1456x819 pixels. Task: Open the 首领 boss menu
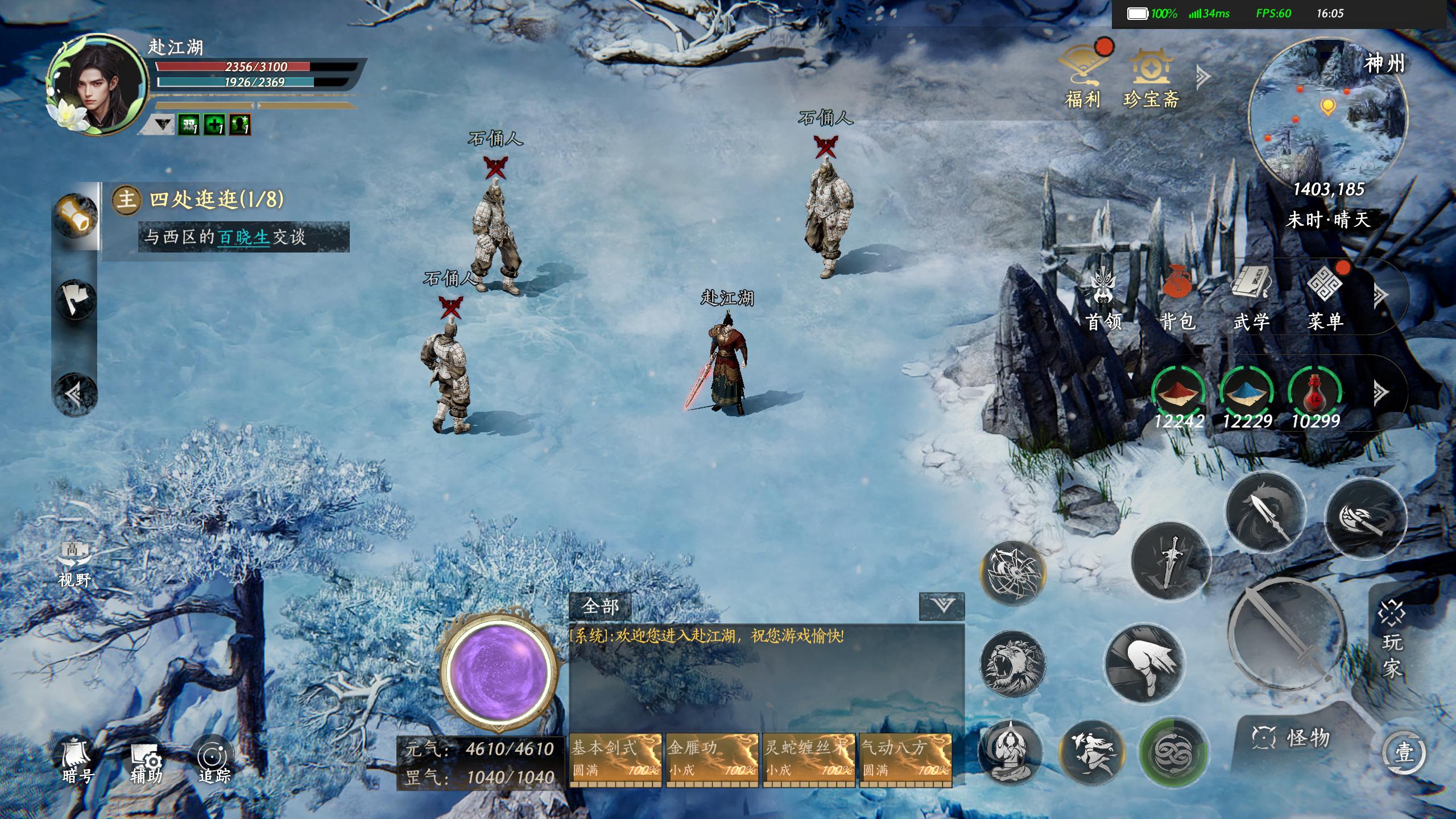(x=1103, y=299)
